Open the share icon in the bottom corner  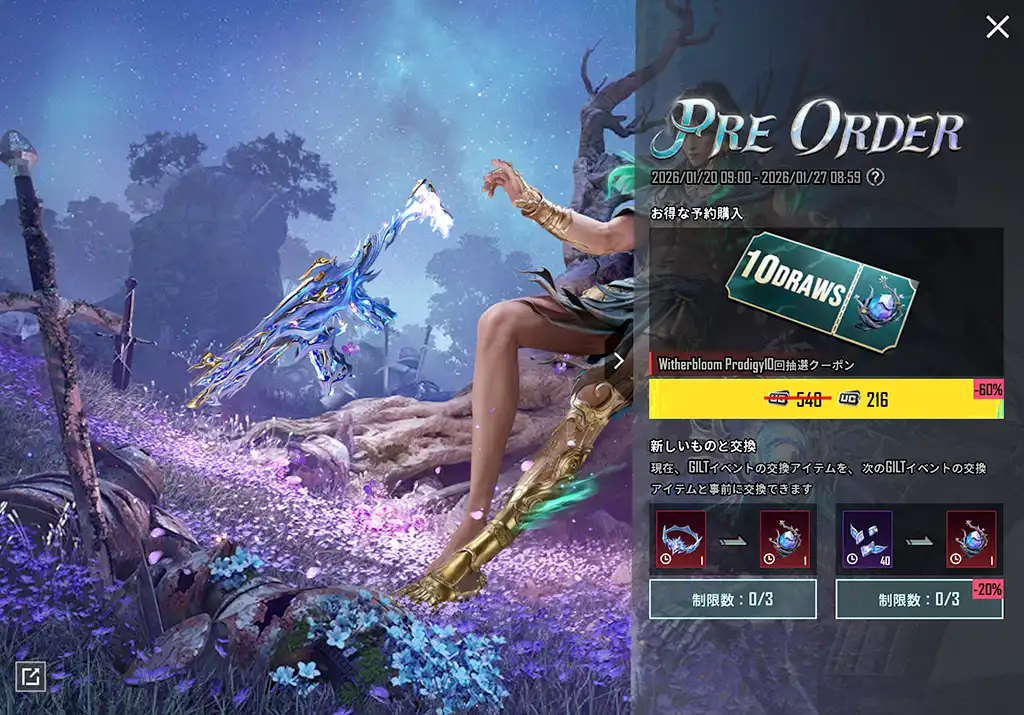tap(30, 677)
